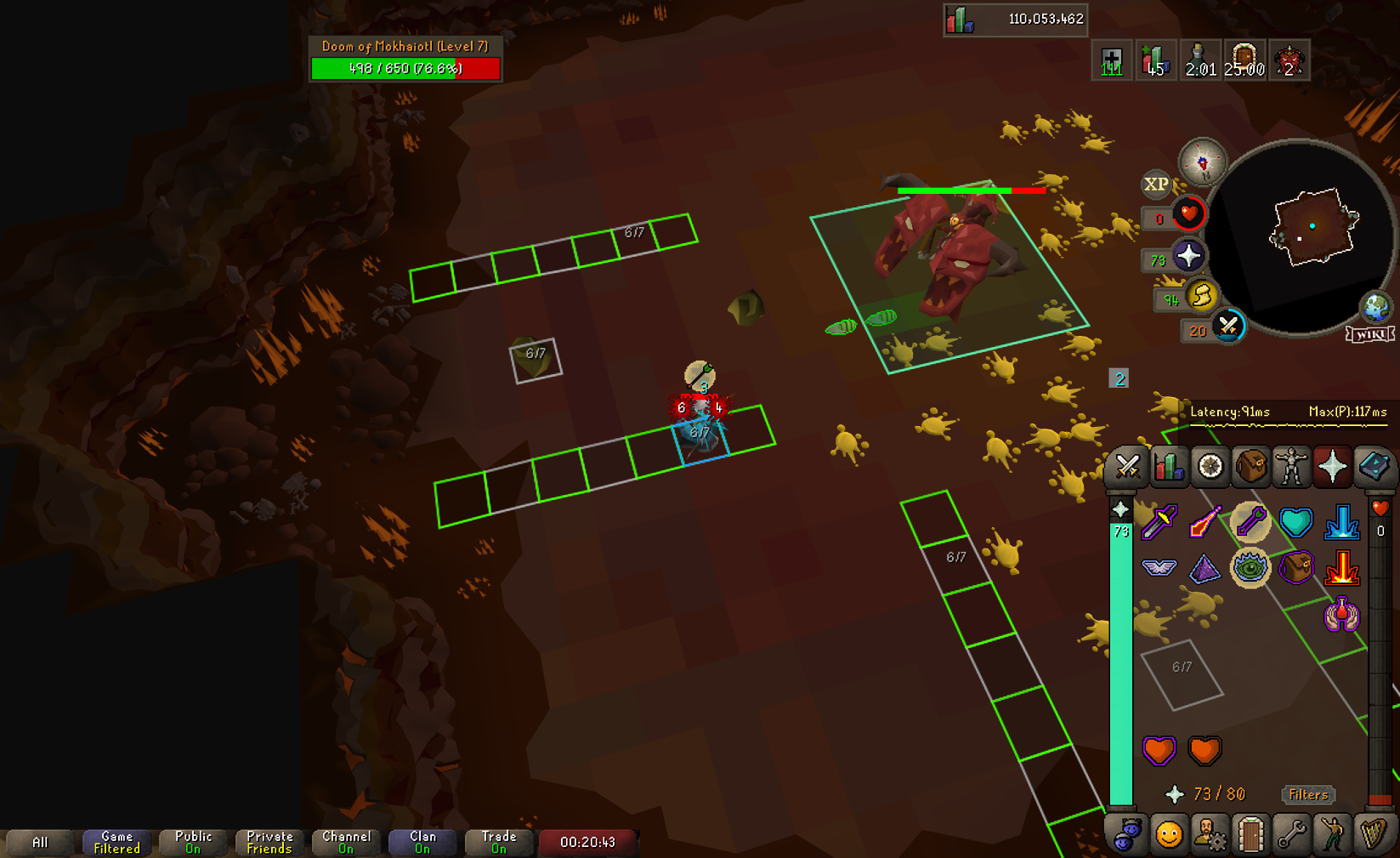The width and height of the screenshot is (1400, 858).
Task: Show the Worn Equipment tab
Action: coord(1292,467)
